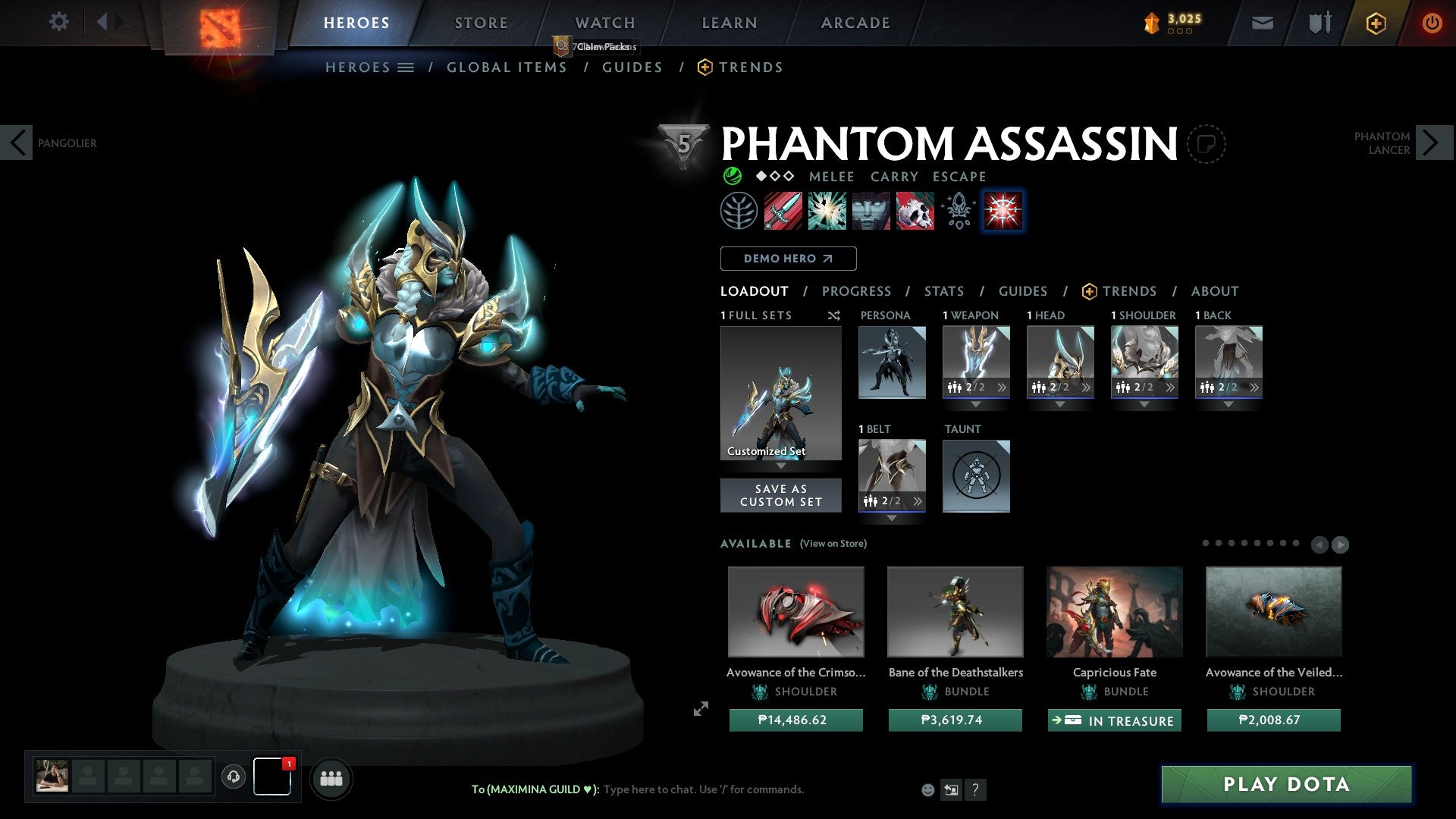Go to next hero Phantom Lancer
Image resolution: width=1456 pixels, height=819 pixels.
pos(1433,143)
